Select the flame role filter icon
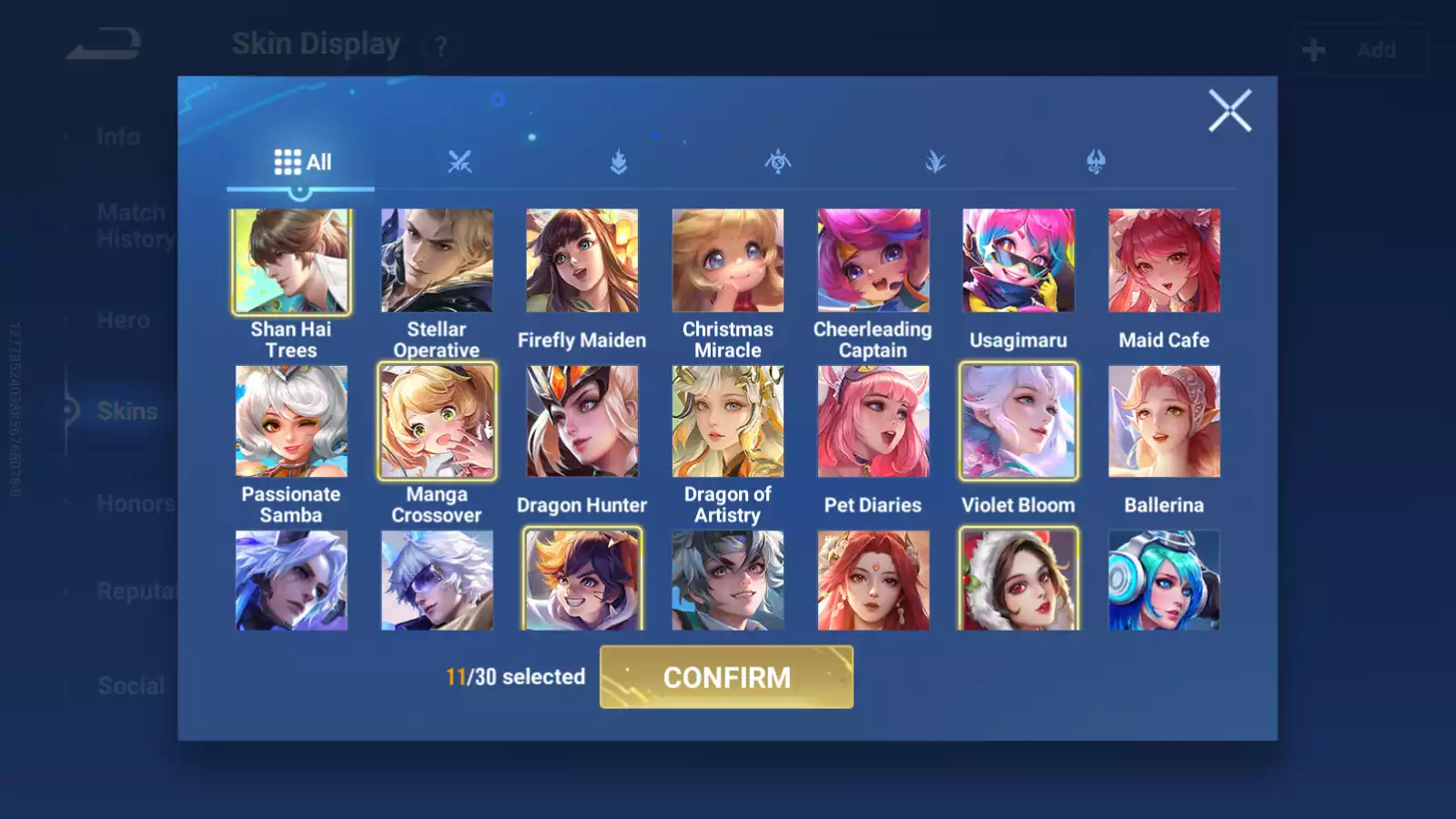The image size is (1456, 819). [619, 162]
